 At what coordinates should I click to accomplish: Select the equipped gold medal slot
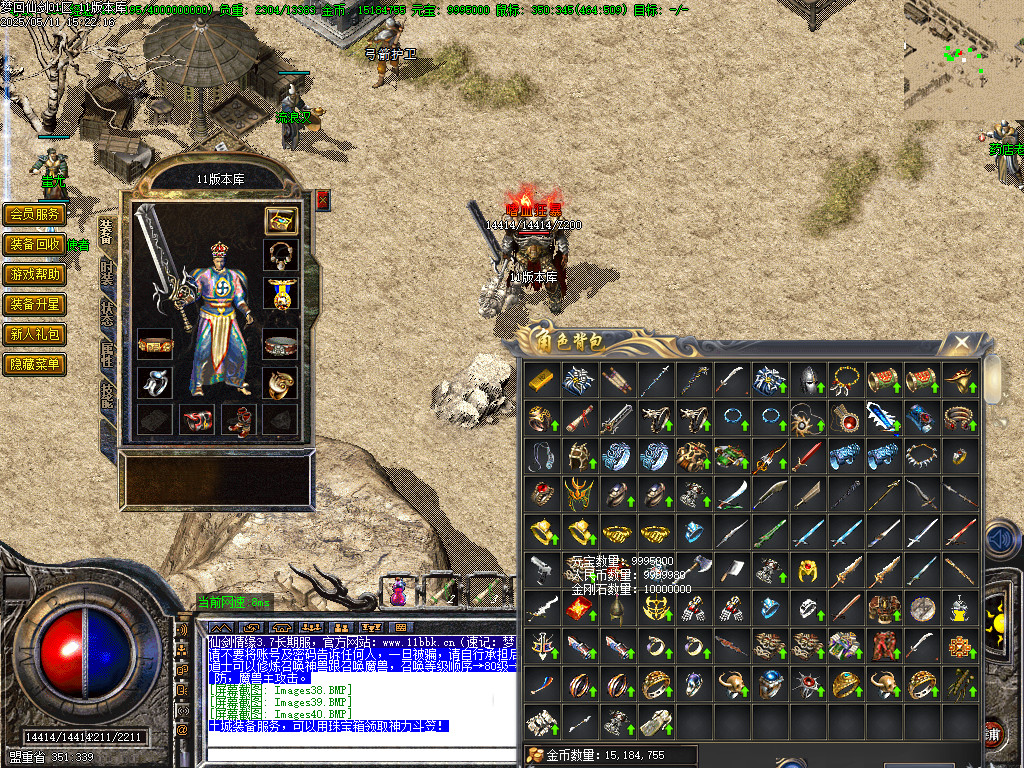pyautogui.click(x=281, y=293)
